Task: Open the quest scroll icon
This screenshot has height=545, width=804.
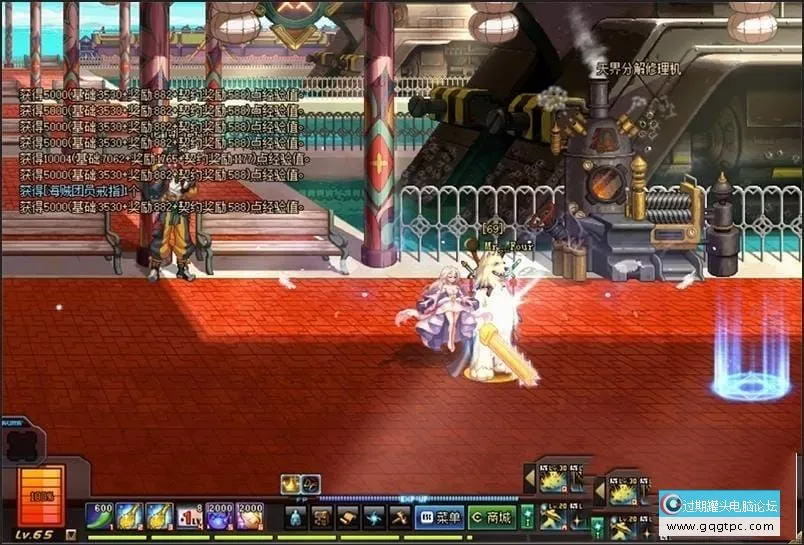Action: 348,518
